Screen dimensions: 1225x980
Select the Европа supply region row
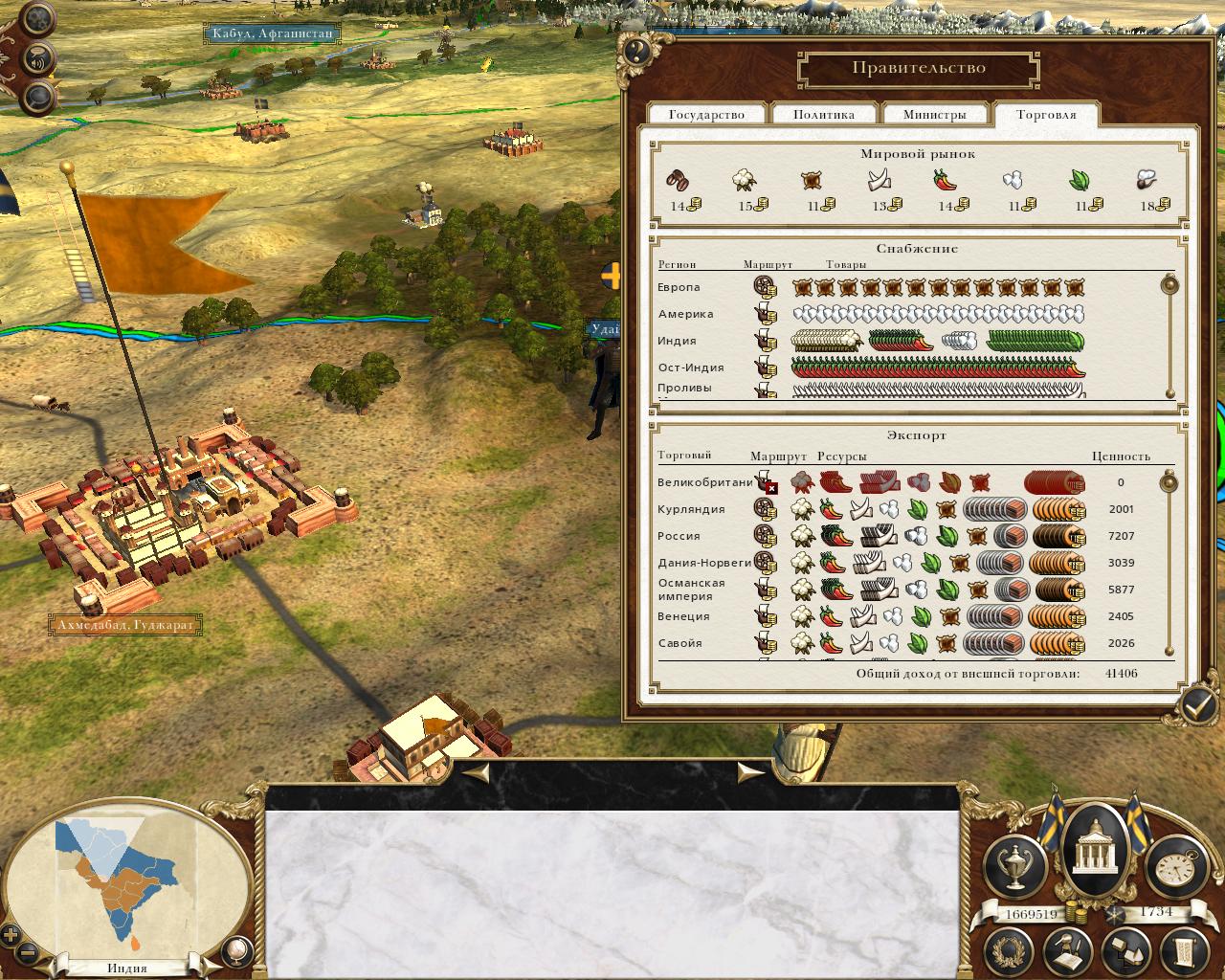tap(679, 287)
